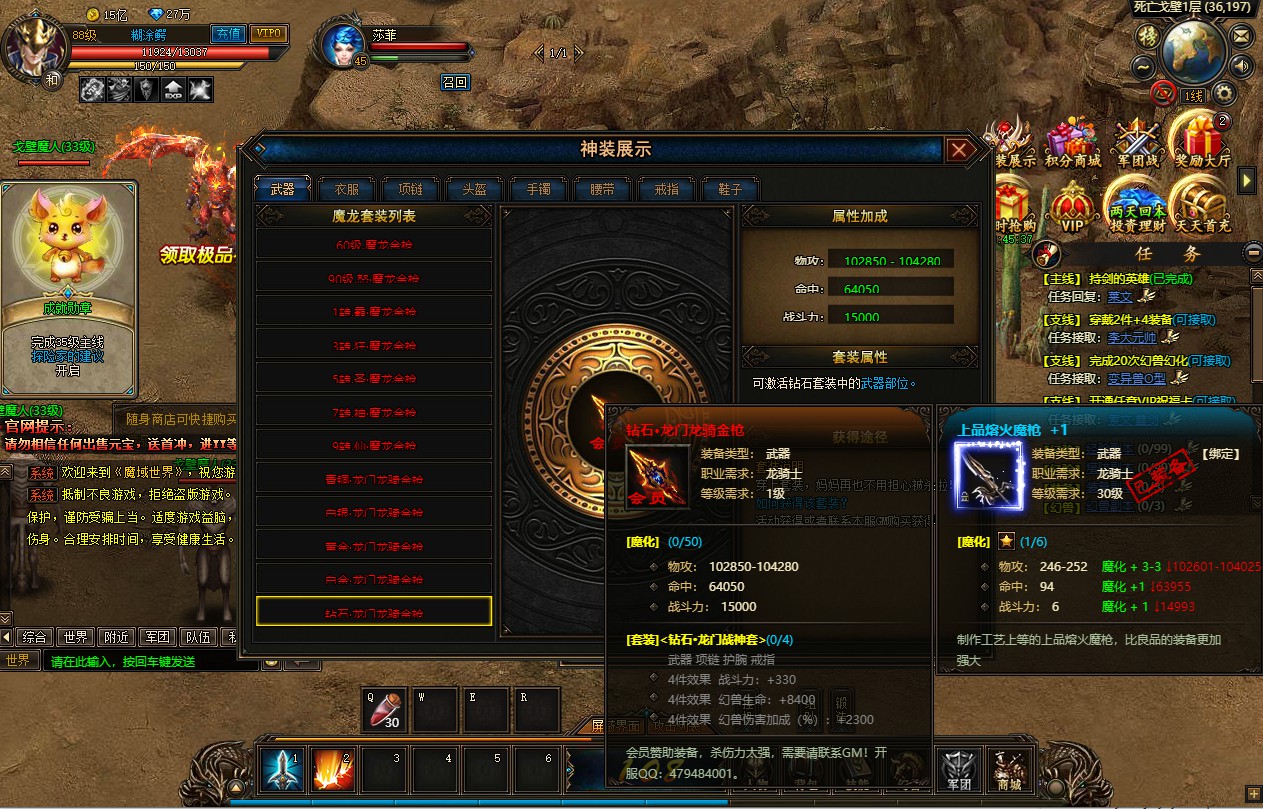Select the 60级 魔龙金枪 list entry

374,244
